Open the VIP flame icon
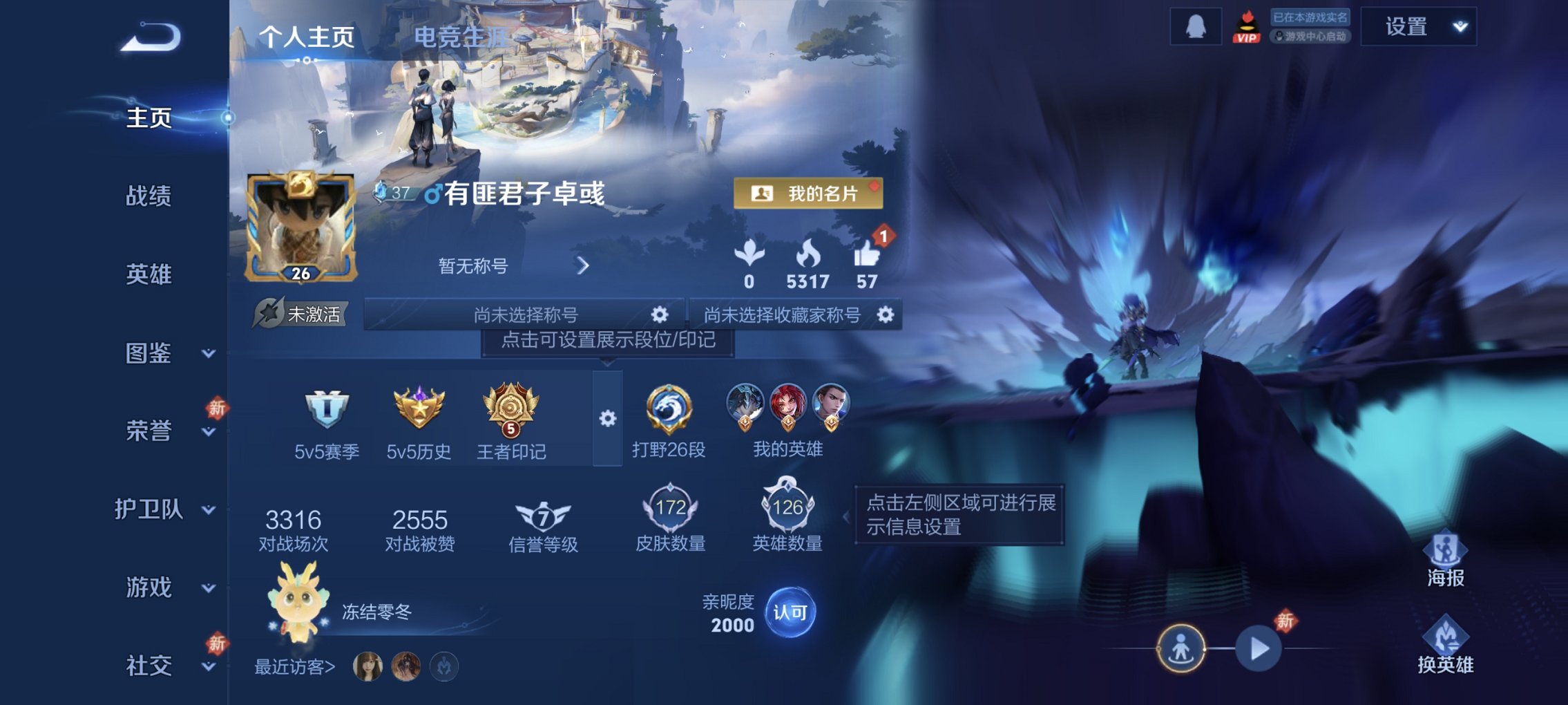 pyautogui.click(x=1245, y=26)
